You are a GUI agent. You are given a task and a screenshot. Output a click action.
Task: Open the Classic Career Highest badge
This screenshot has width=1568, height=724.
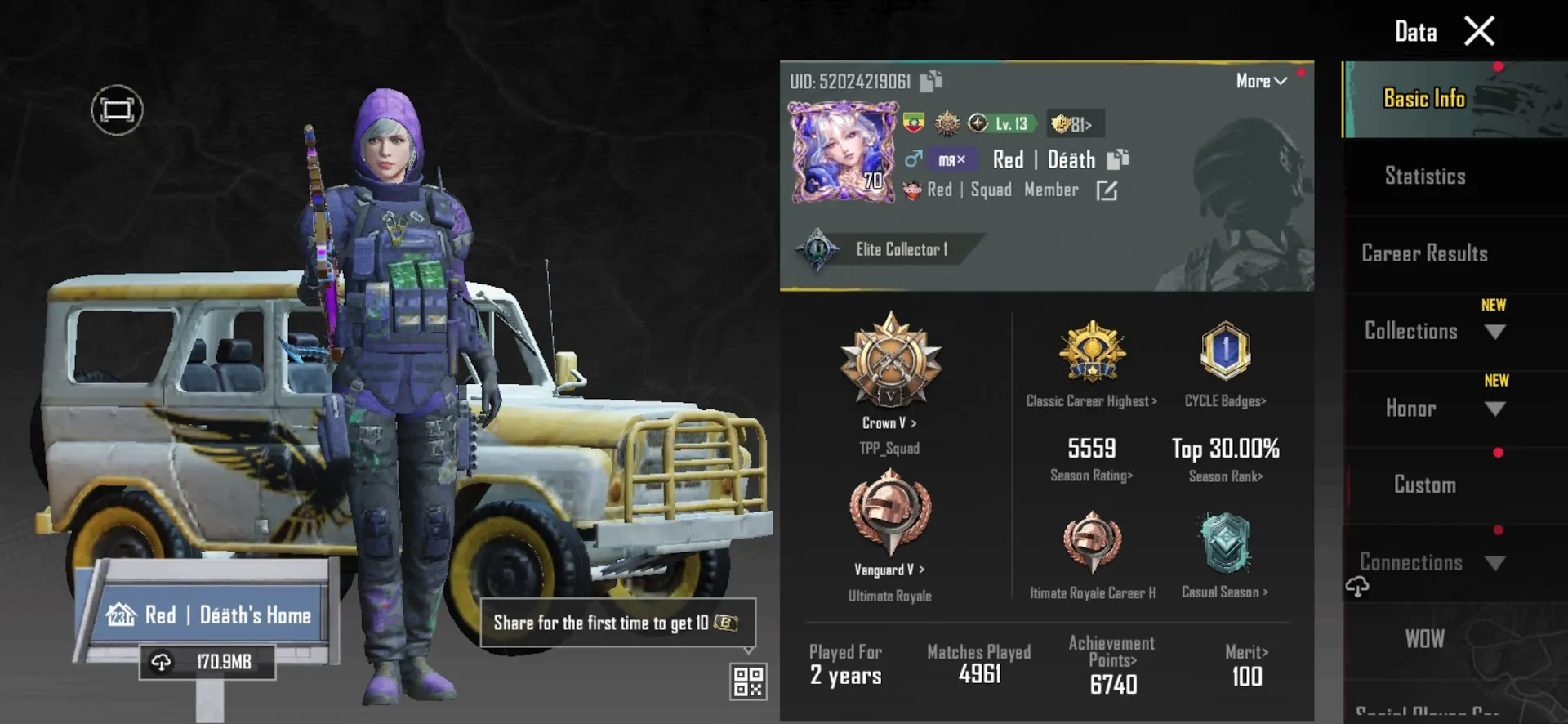click(1092, 353)
